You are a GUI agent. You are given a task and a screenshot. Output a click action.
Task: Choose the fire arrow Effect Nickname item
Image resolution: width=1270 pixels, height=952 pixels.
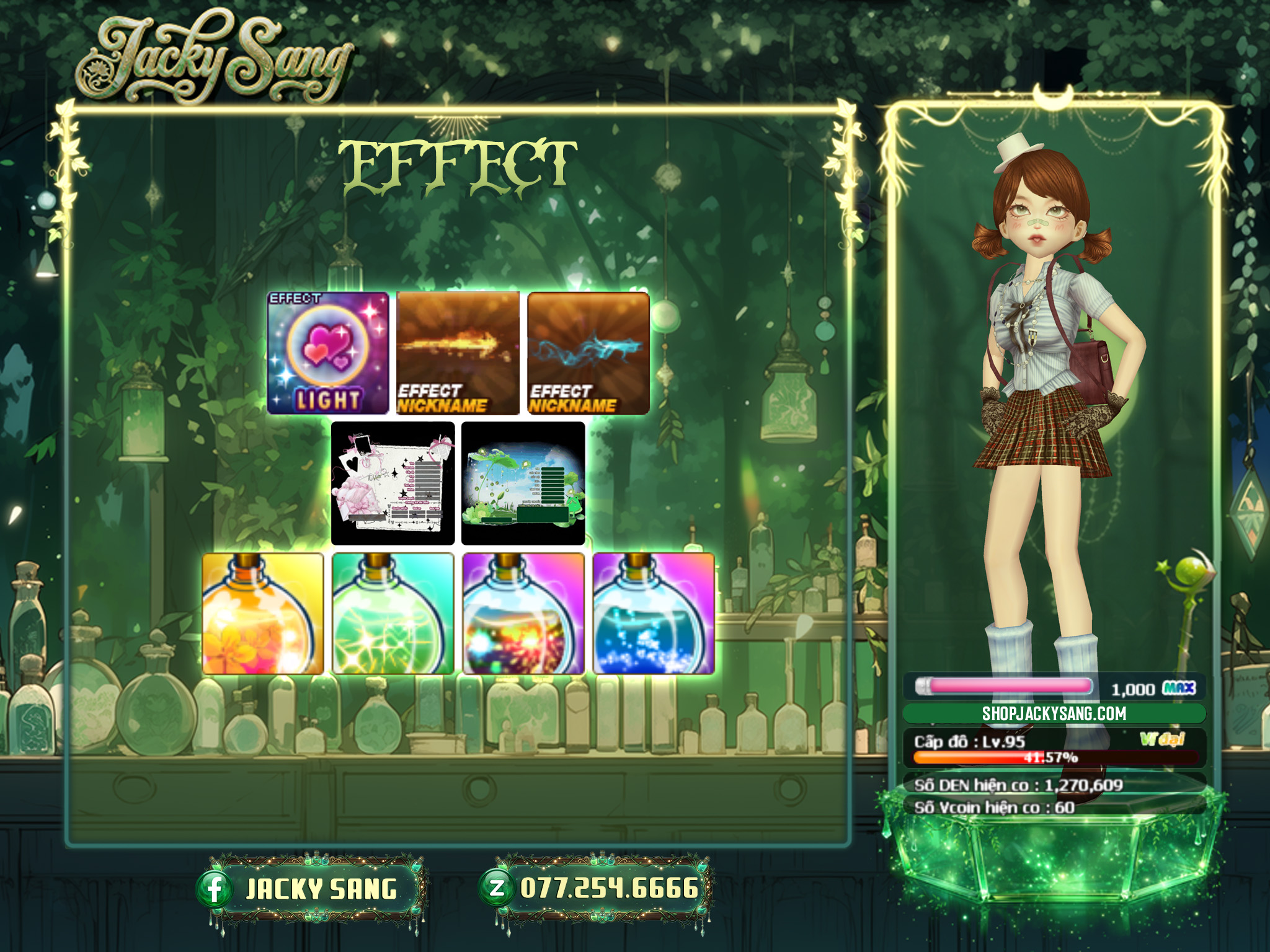coord(458,353)
